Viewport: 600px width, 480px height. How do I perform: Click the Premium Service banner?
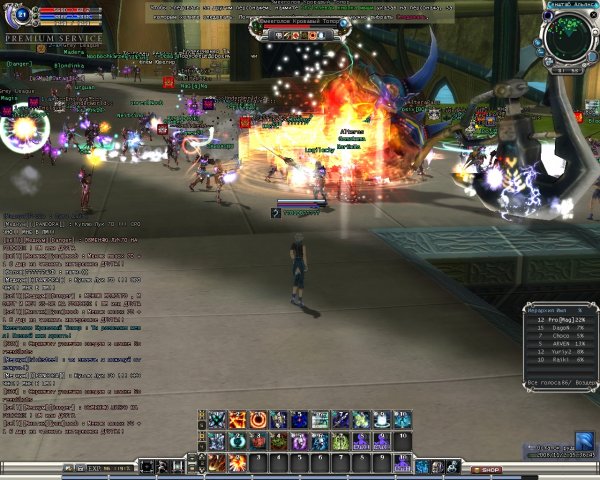54,38
